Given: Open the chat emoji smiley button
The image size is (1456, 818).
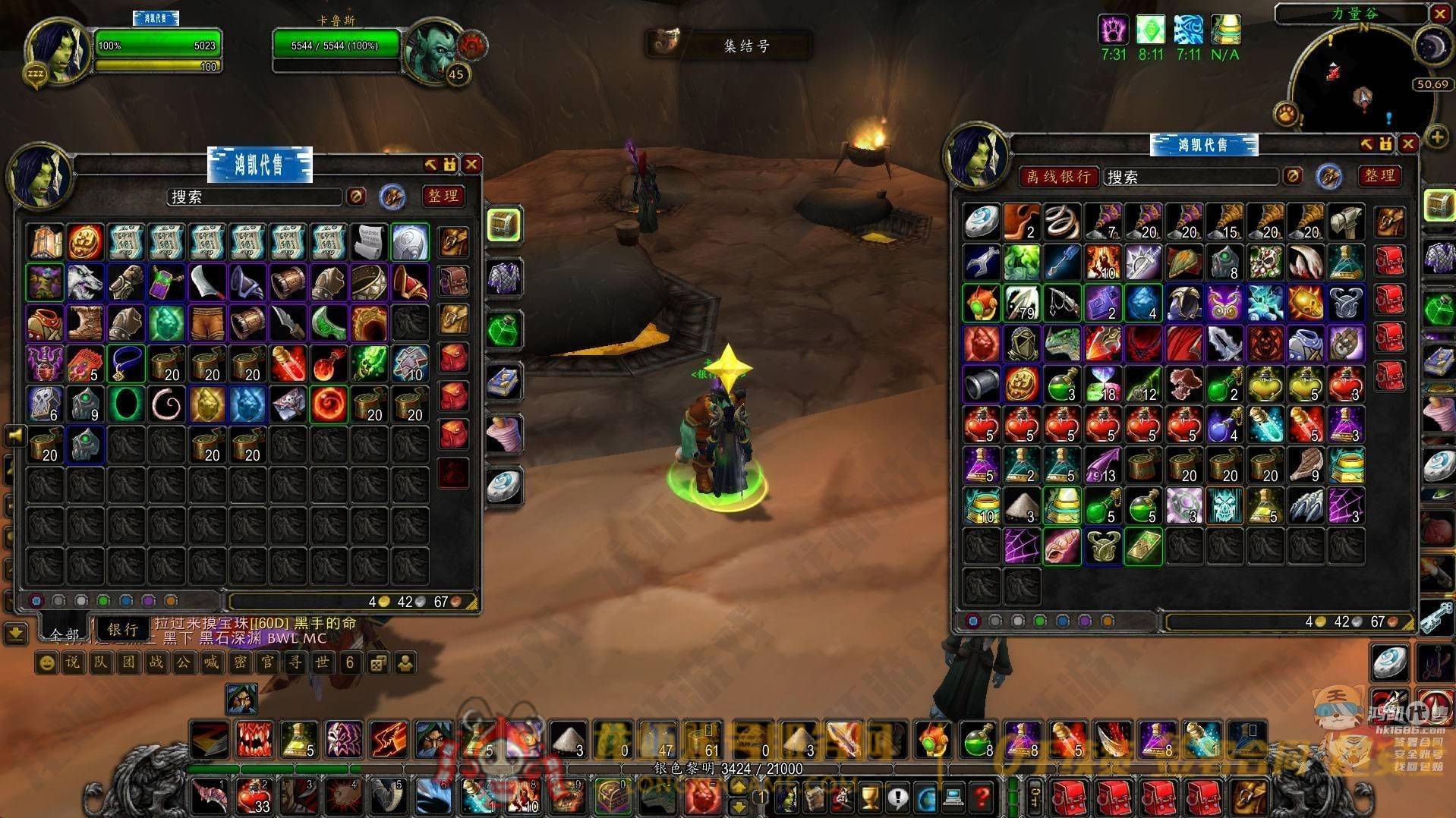Looking at the screenshot, I should [47, 663].
